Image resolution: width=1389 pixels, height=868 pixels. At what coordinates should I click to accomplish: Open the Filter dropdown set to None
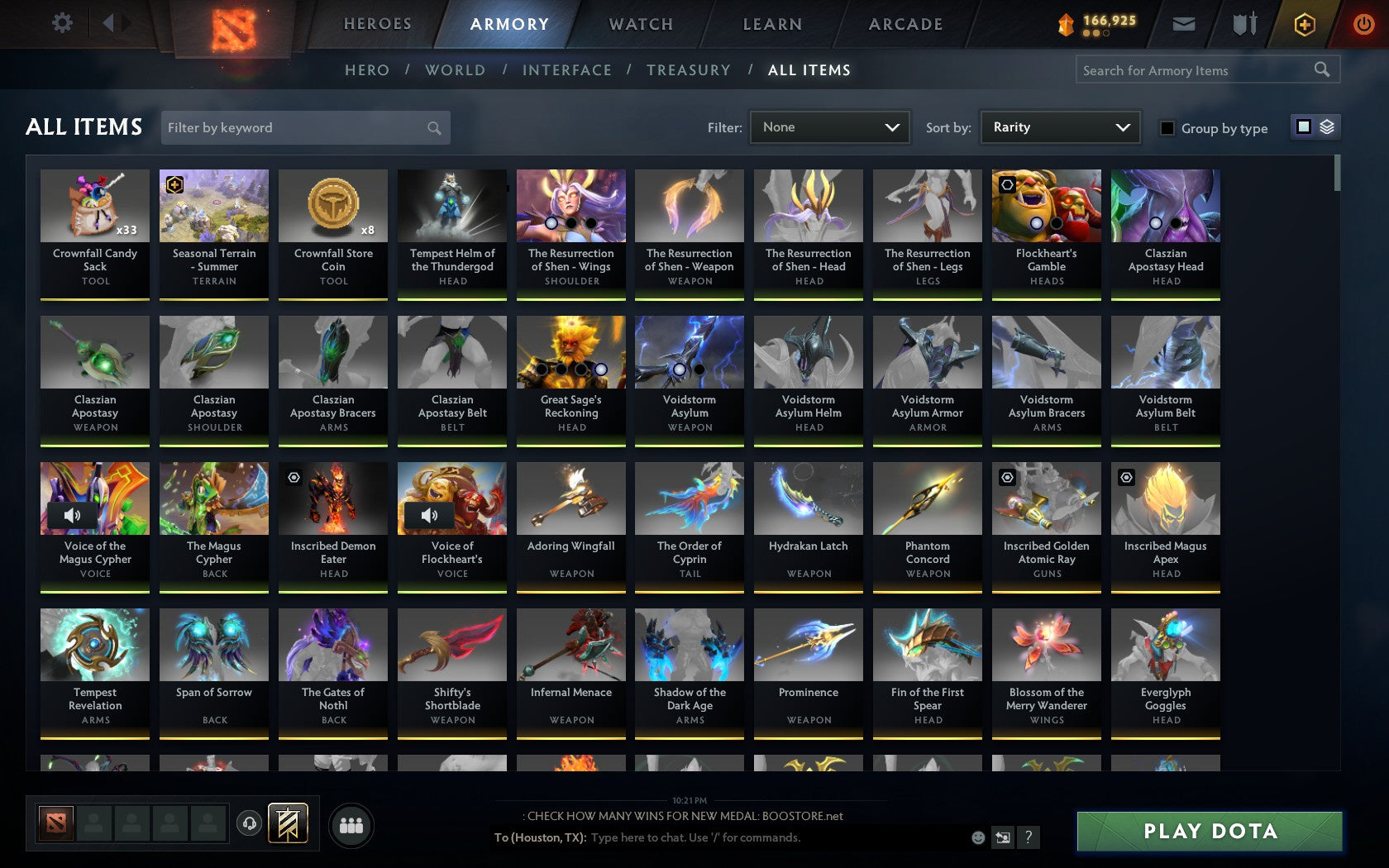click(x=829, y=127)
